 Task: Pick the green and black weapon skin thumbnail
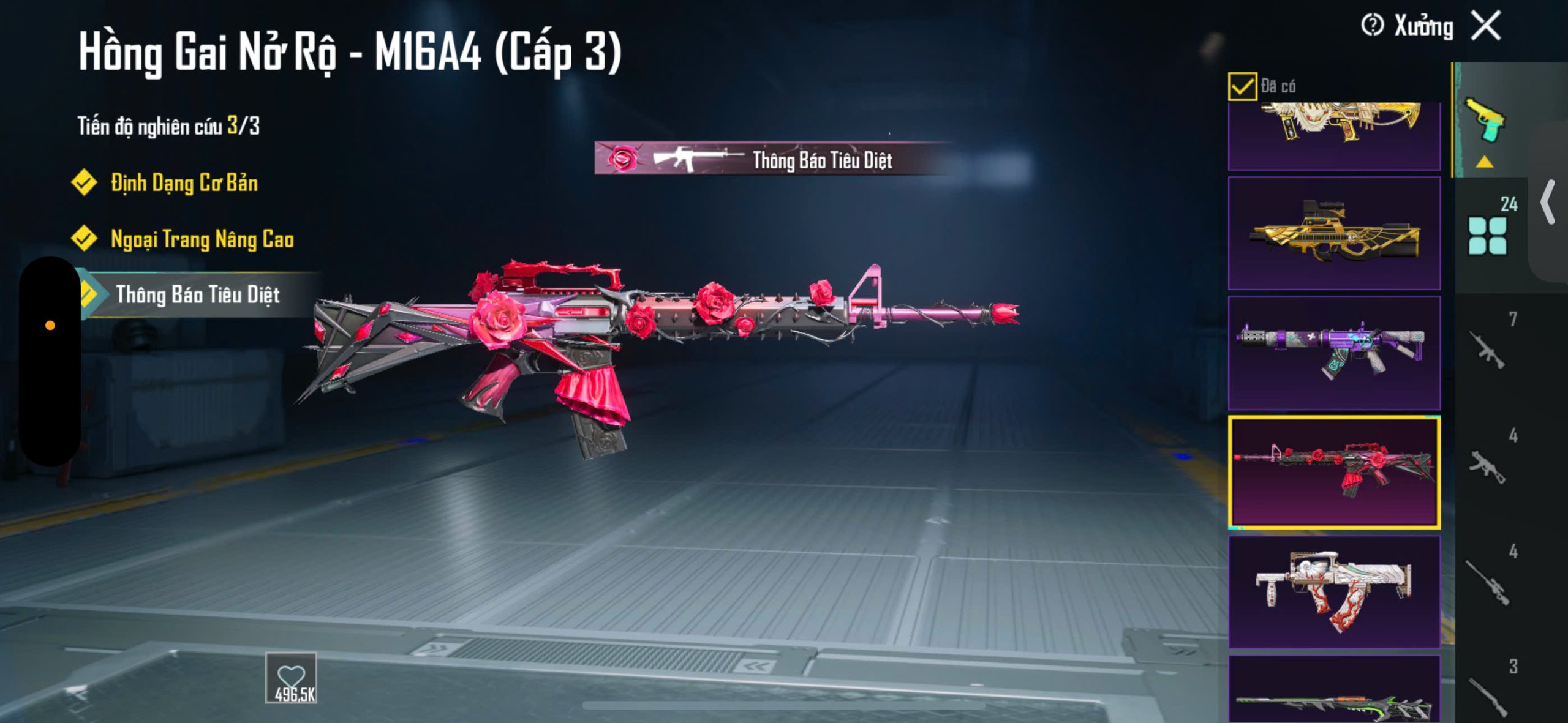coord(1334,692)
